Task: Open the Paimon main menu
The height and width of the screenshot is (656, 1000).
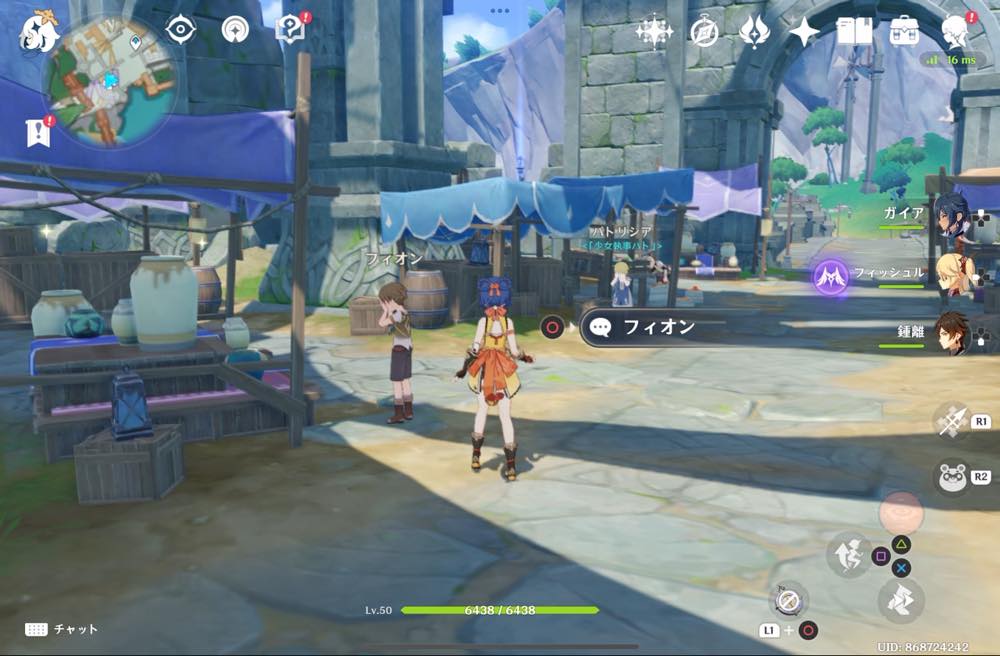Action: click(x=39, y=32)
